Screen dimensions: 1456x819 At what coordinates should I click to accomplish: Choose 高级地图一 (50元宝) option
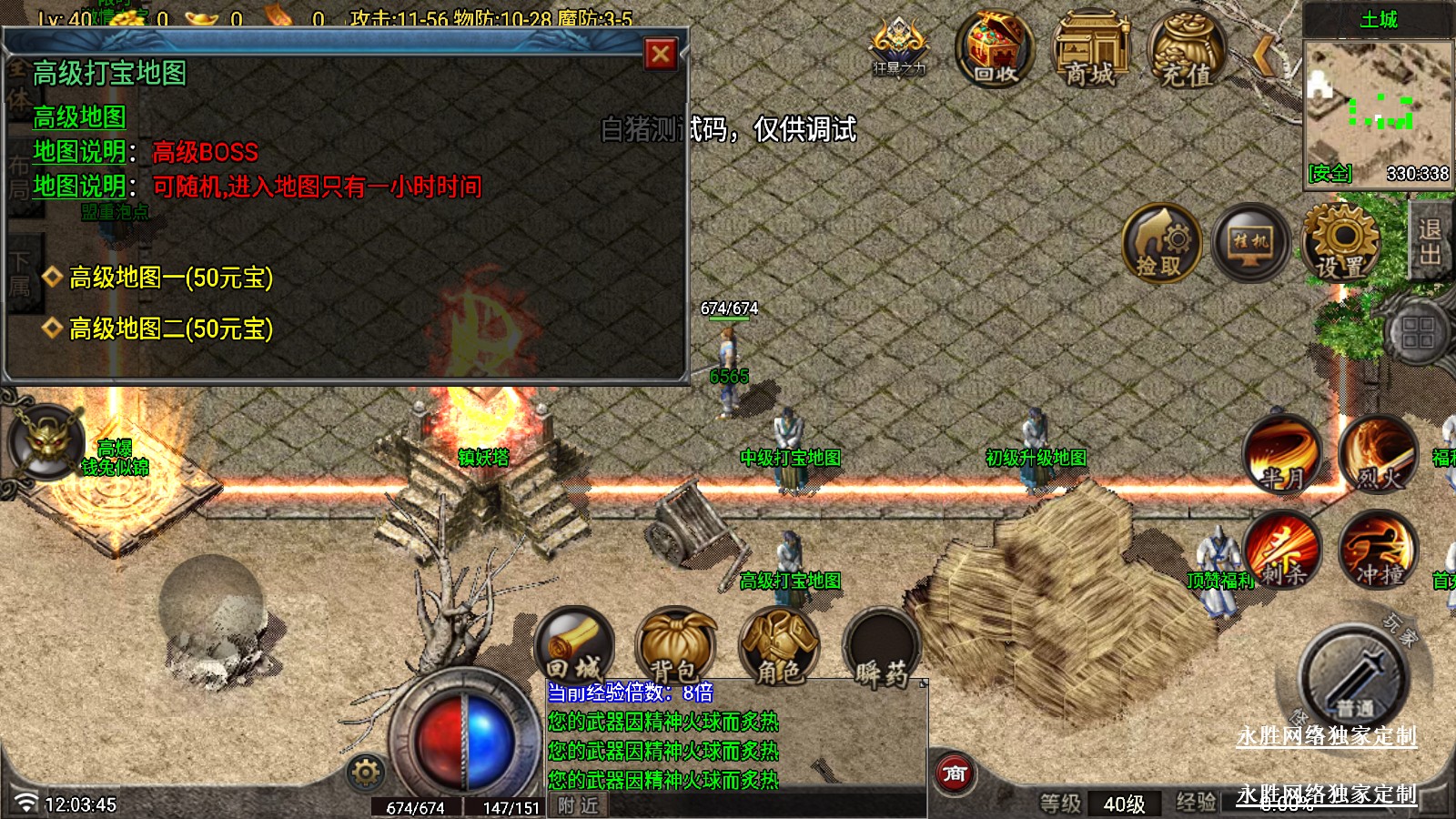[x=170, y=278]
